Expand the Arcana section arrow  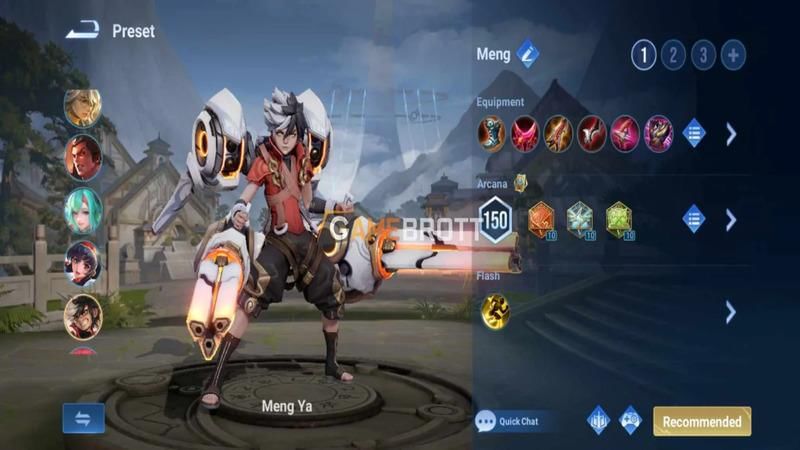(731, 219)
